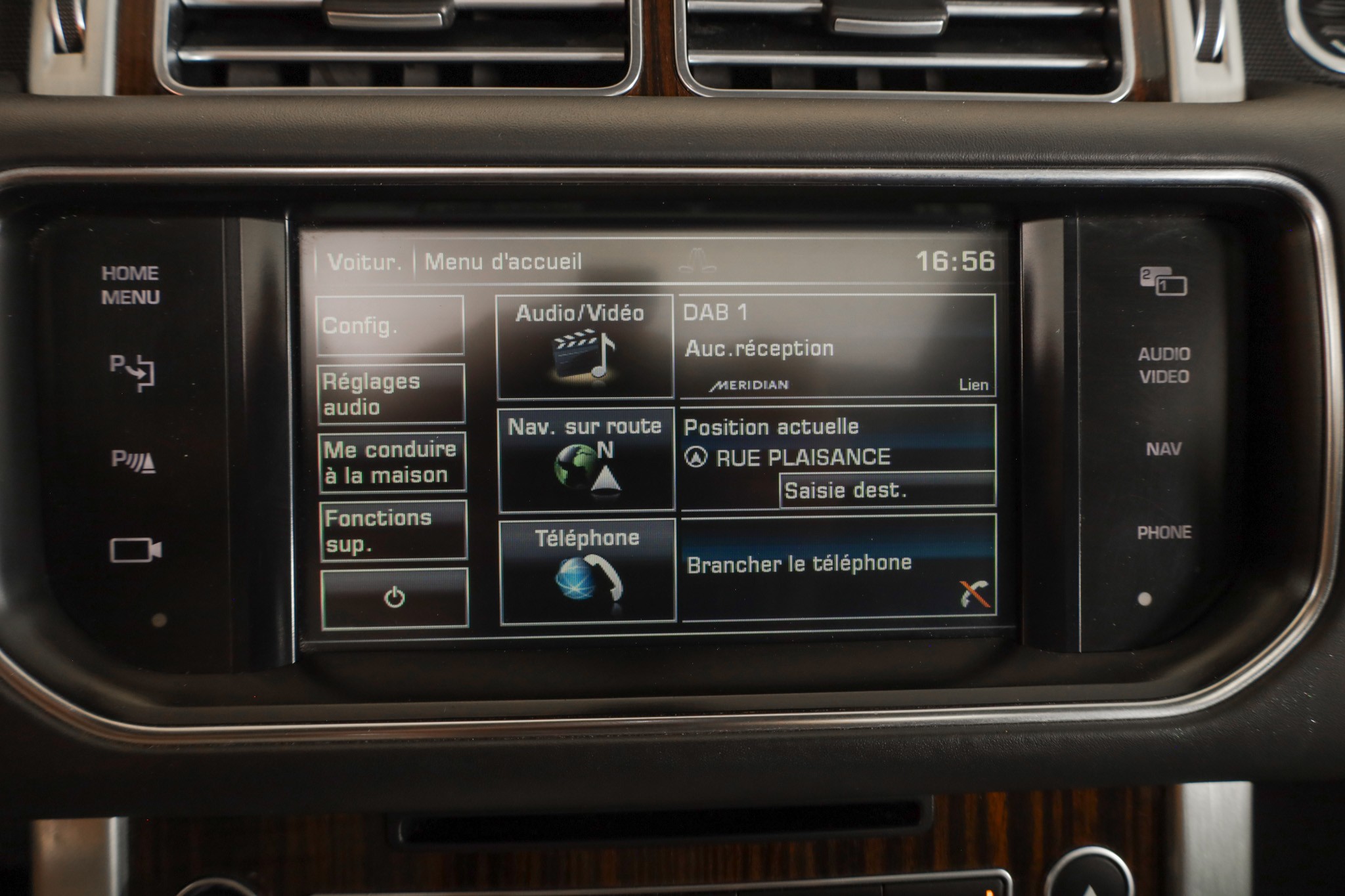Viewport: 1345px width, 896px height.
Task: Activate the camera view side button
Action: click(x=135, y=550)
